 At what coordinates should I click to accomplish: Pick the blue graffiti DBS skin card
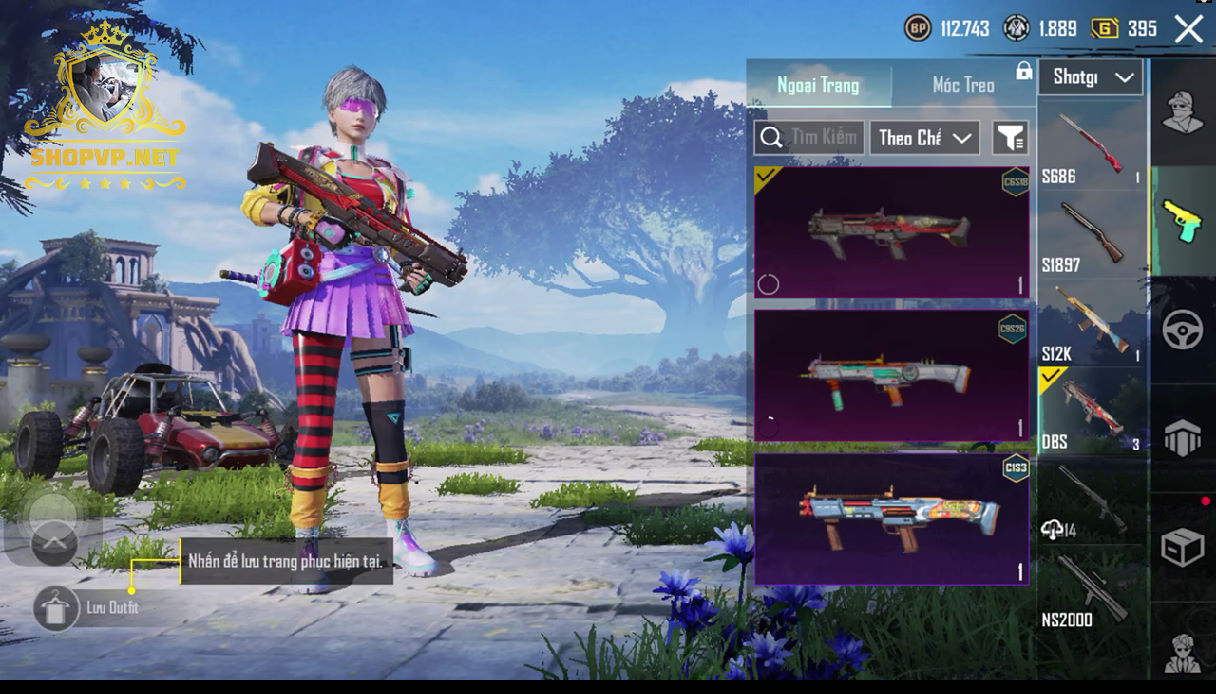click(x=891, y=519)
